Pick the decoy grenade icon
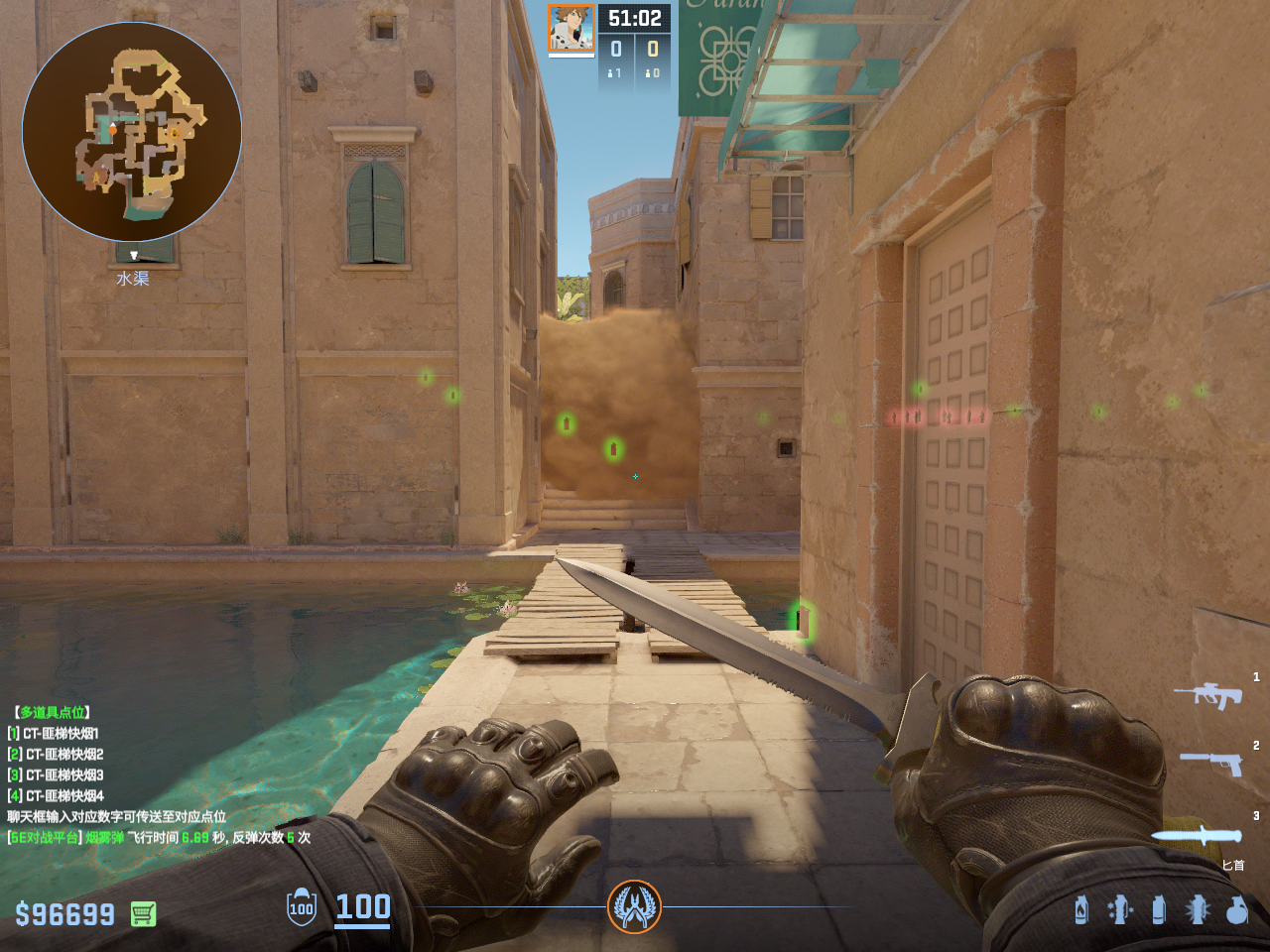The height and width of the screenshot is (952, 1270). click(x=1120, y=909)
